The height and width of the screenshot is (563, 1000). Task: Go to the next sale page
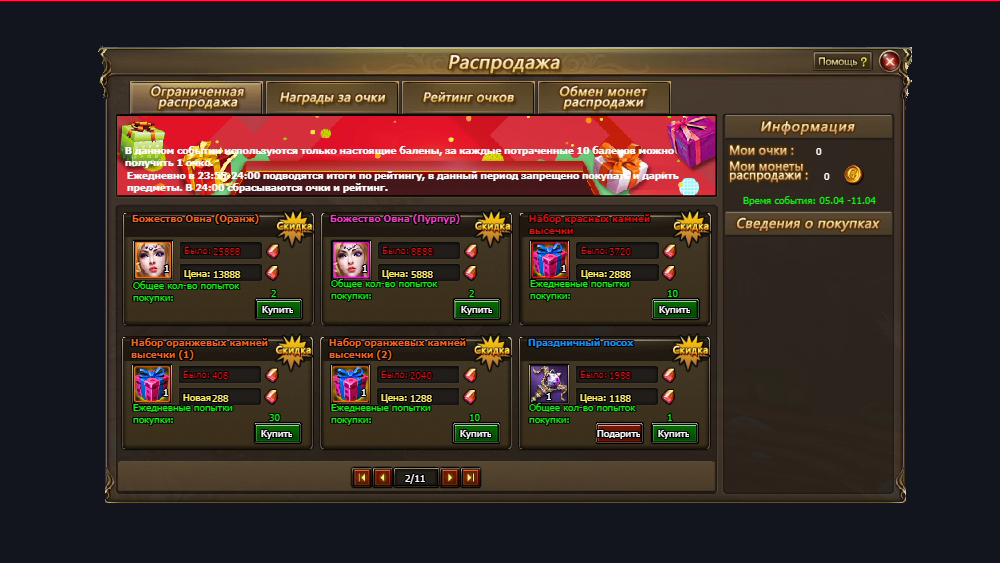(450, 478)
